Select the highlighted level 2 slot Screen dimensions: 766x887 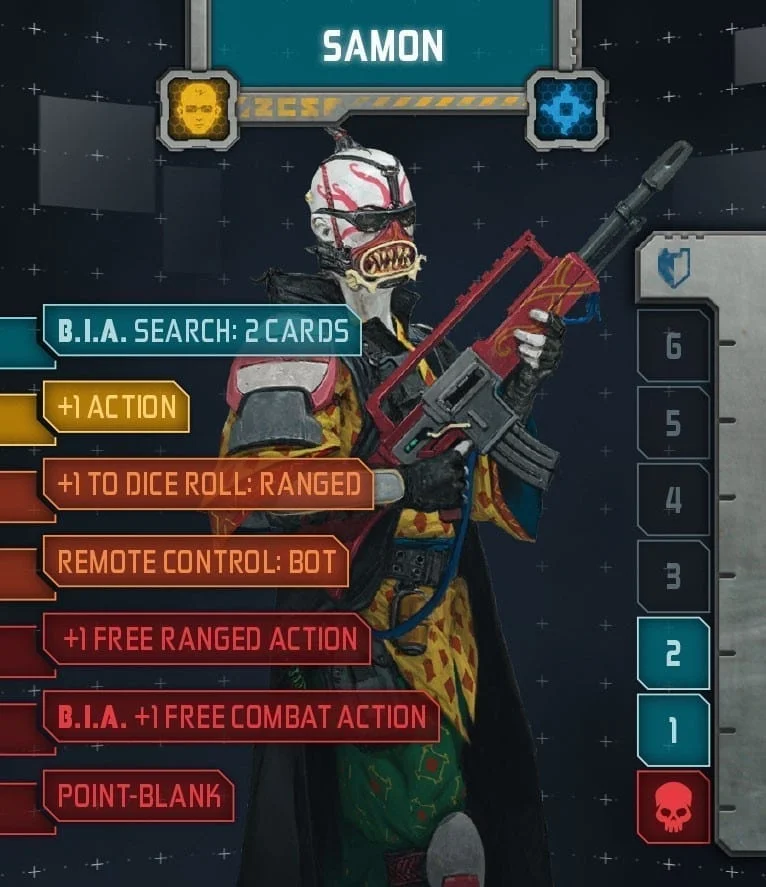(x=673, y=653)
